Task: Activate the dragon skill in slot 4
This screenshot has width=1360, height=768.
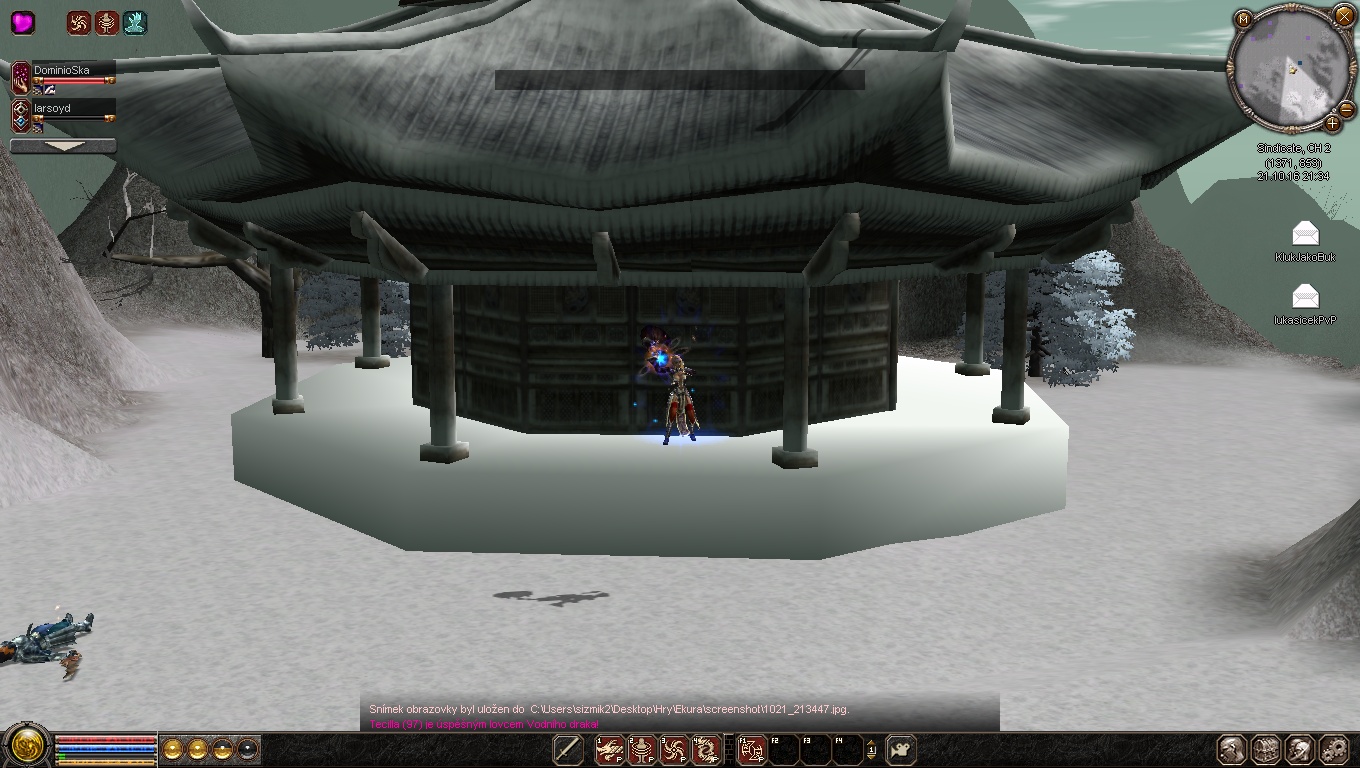Action: [x=707, y=749]
